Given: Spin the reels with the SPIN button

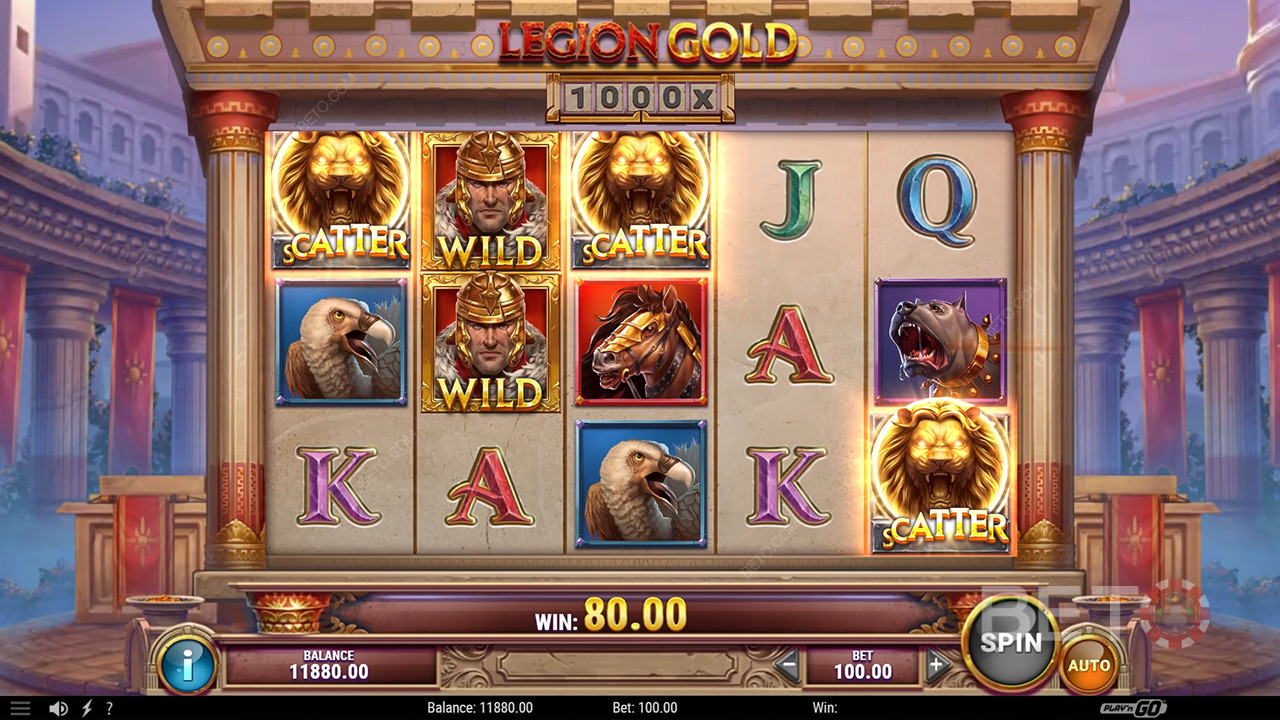Looking at the screenshot, I should (x=1010, y=642).
